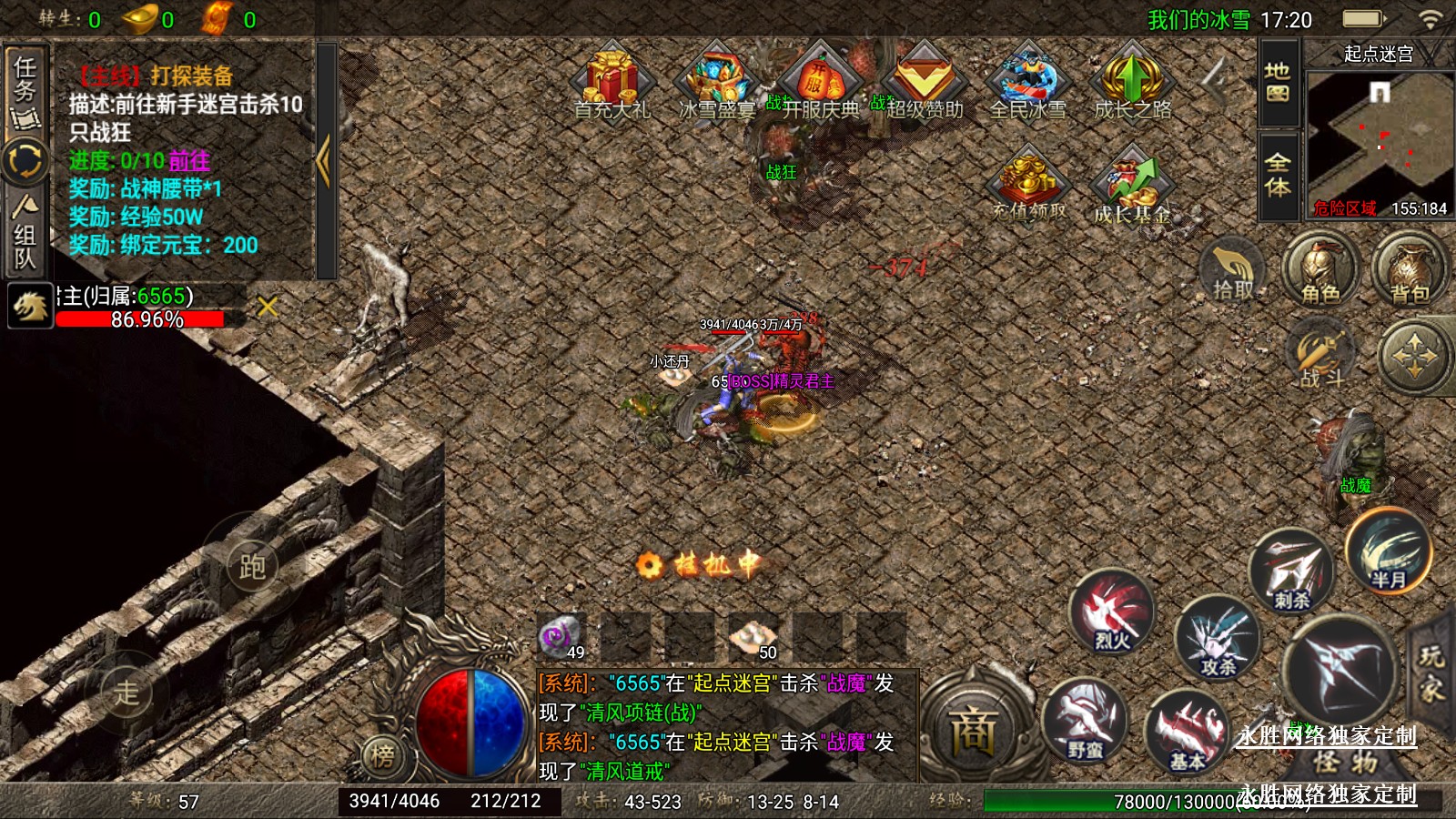1456x819 pixels.
Task: Open the 商 shop button
Action: (x=974, y=731)
